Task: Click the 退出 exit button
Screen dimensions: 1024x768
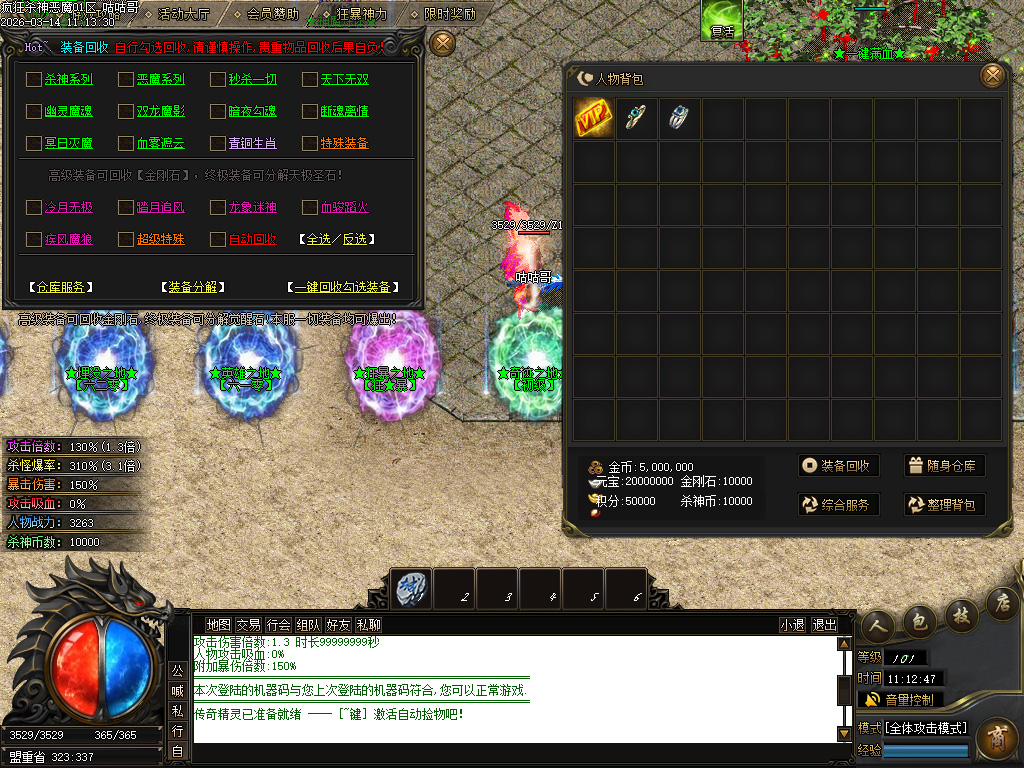Action: click(825, 625)
